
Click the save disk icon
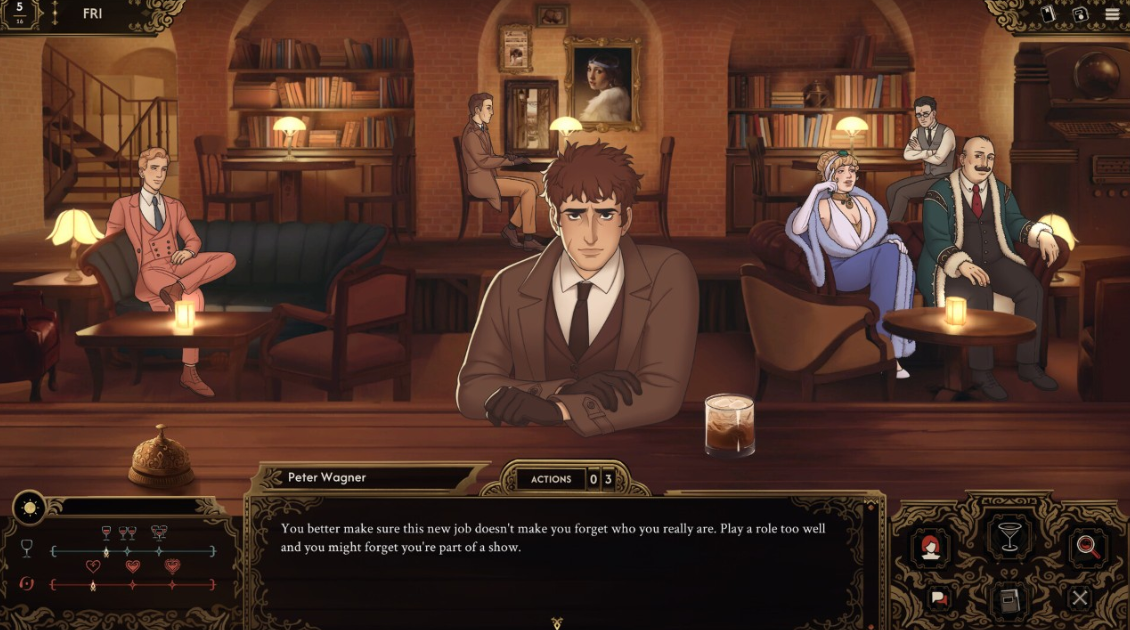pyautogui.click(x=1080, y=14)
